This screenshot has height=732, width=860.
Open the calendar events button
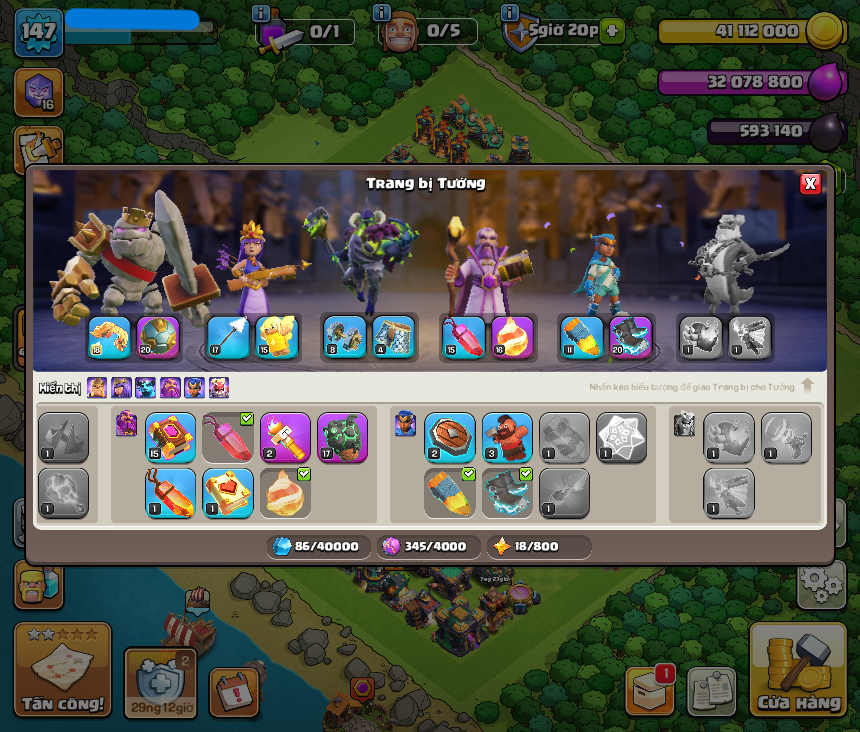234,692
